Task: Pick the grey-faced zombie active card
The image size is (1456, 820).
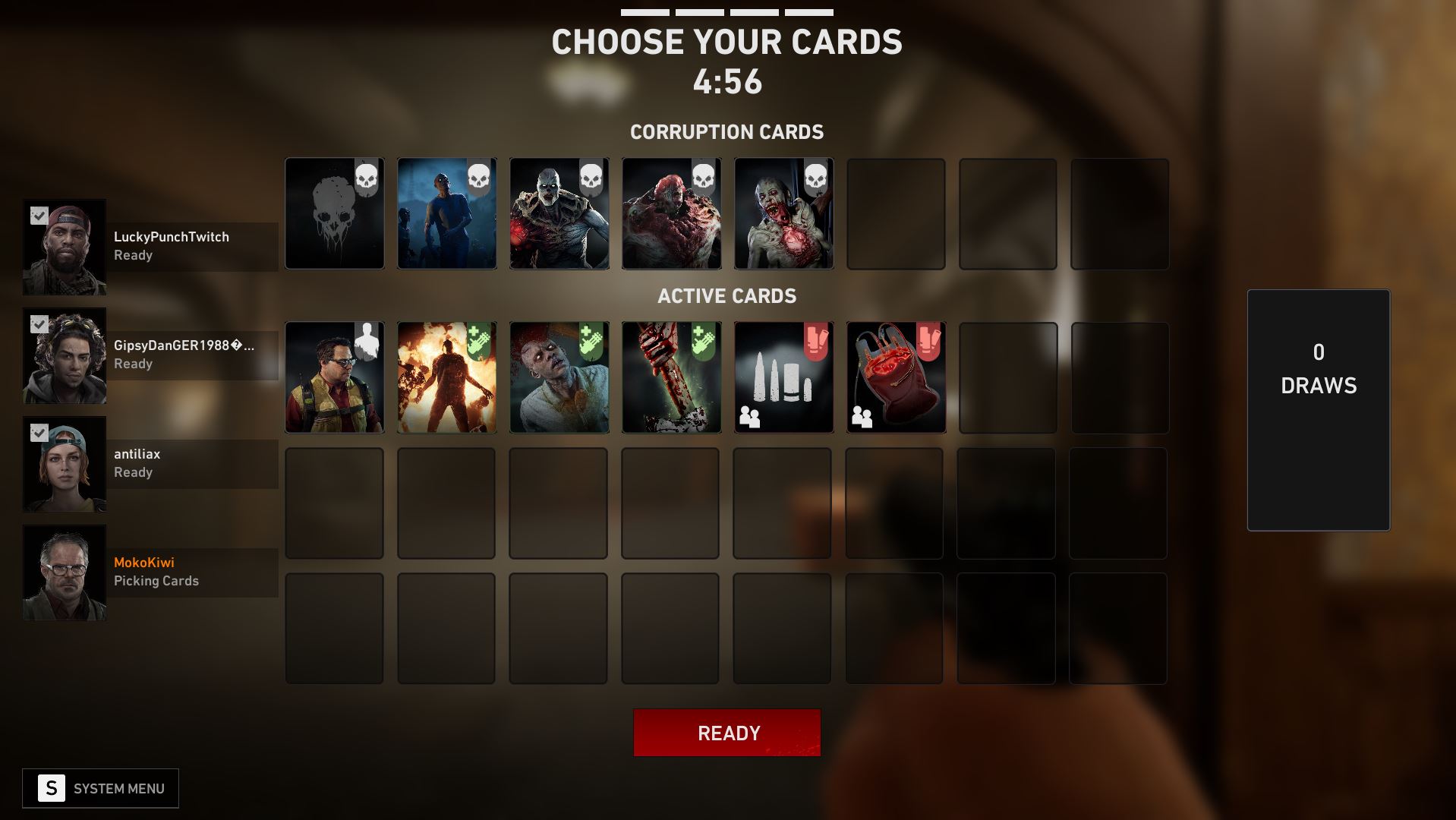Action: click(x=559, y=377)
